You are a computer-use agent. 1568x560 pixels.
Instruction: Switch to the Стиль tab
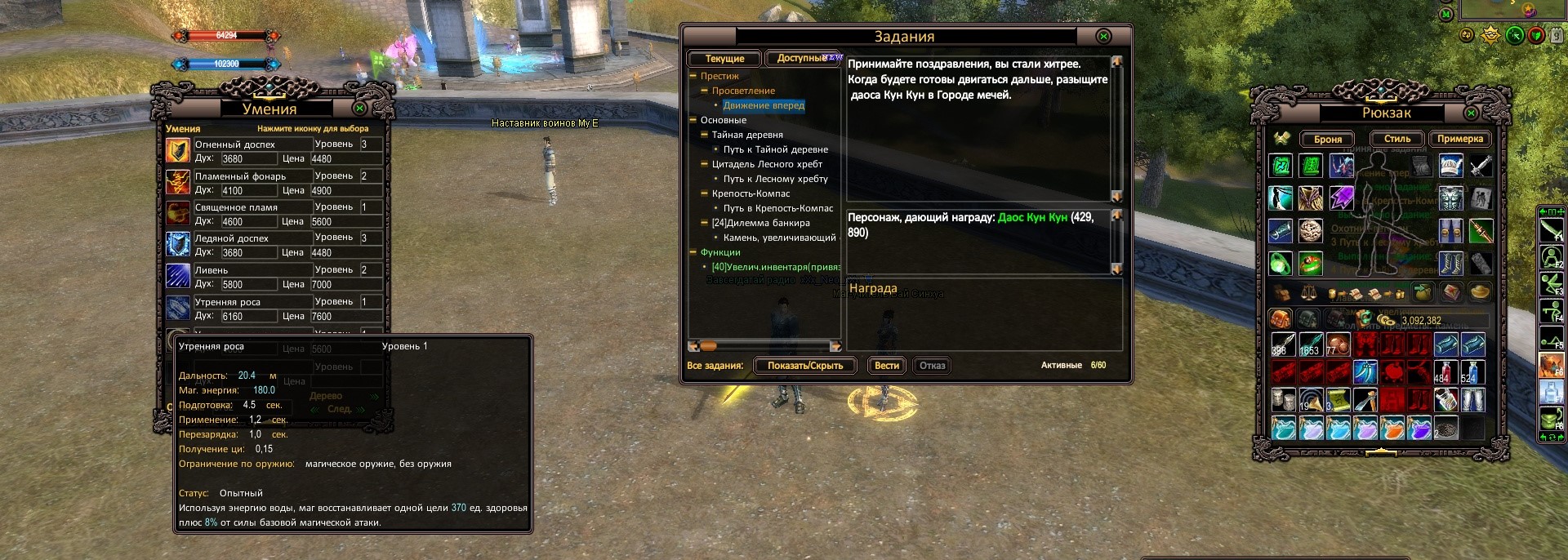[1396, 139]
